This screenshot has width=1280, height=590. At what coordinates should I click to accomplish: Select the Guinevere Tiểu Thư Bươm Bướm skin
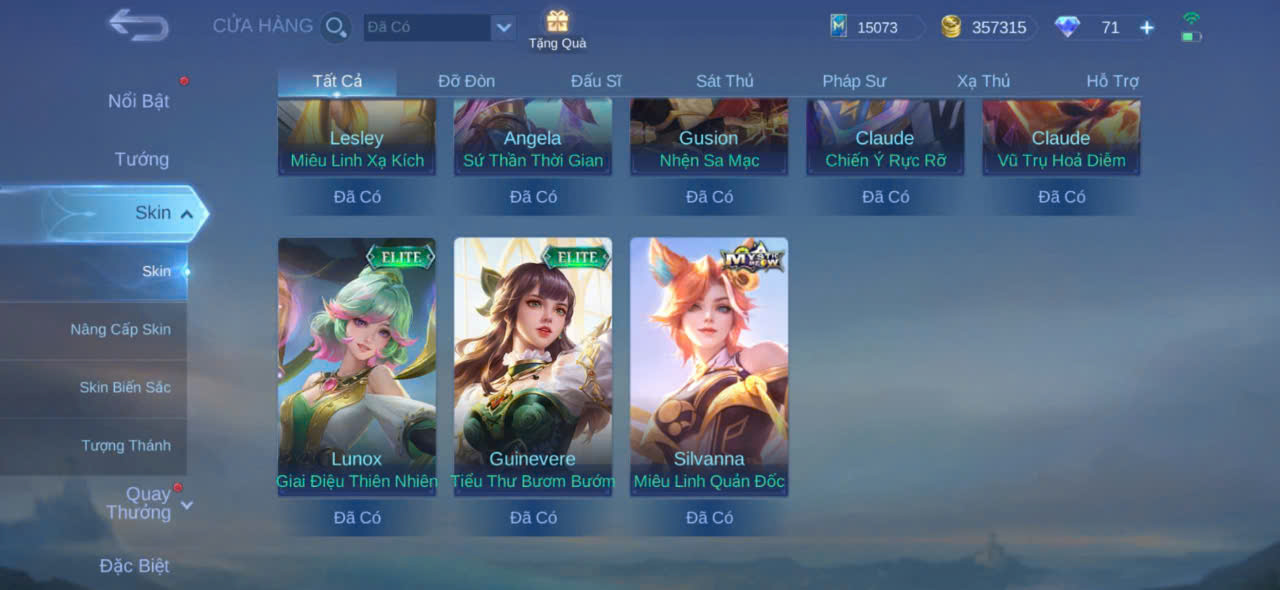coord(533,365)
